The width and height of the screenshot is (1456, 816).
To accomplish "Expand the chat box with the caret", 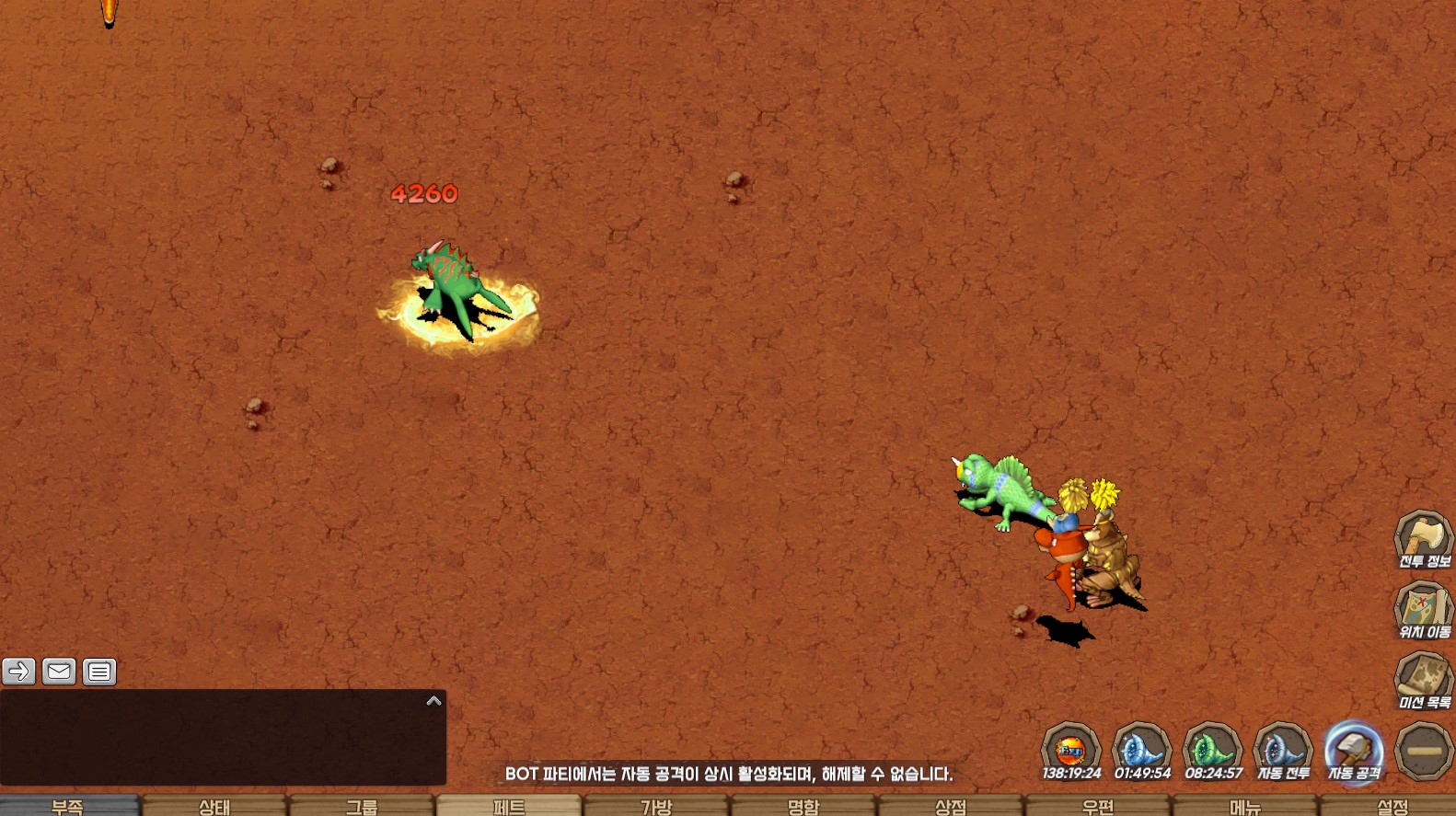I will pos(433,701).
